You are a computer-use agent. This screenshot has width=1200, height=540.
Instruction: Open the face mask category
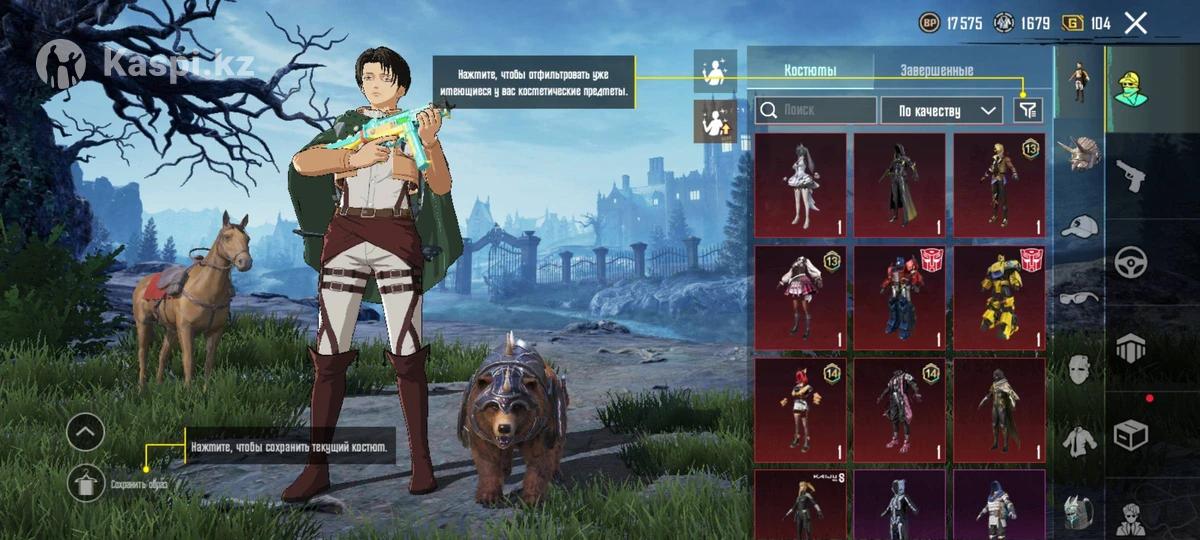coord(1078,369)
